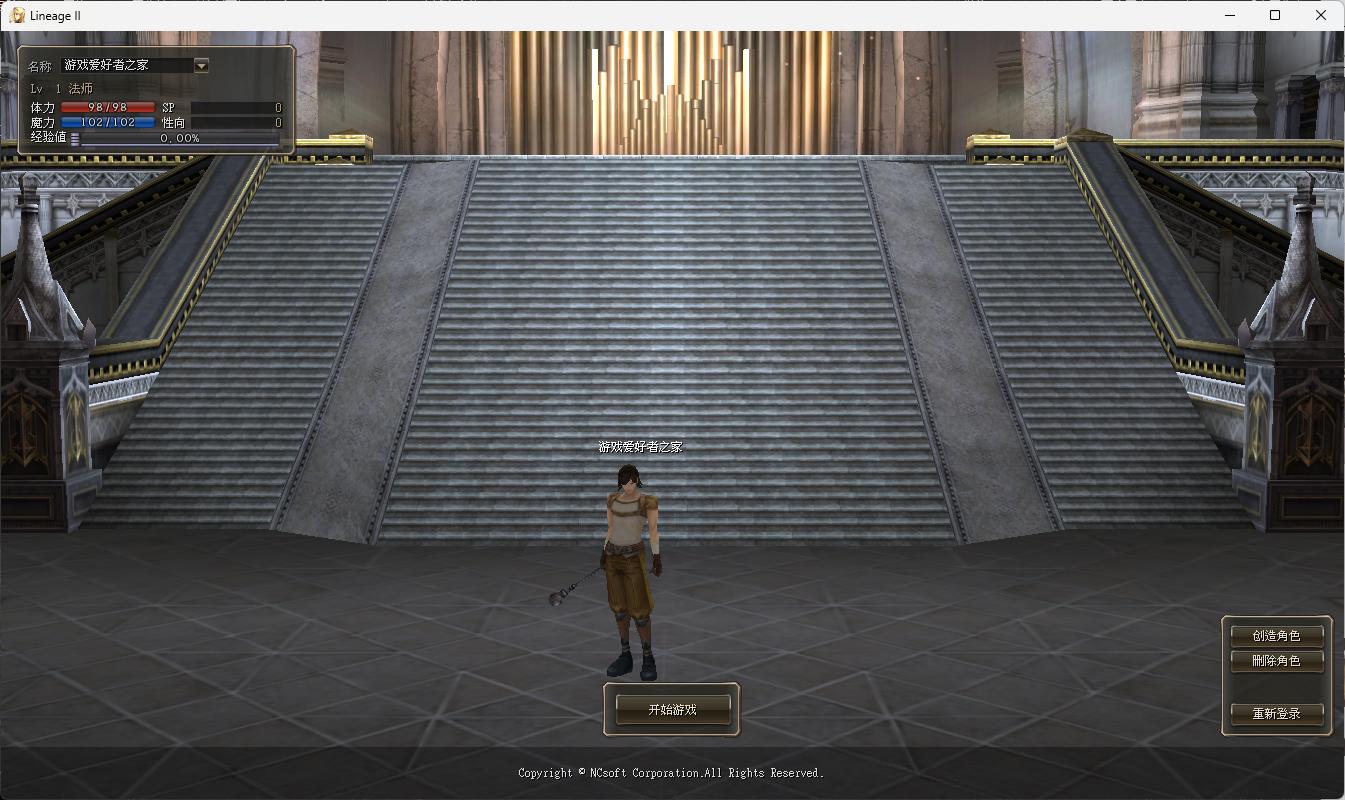Screen dimensions: 1345x800
Task: Open the character name dropdown arrow
Action: tap(201, 66)
